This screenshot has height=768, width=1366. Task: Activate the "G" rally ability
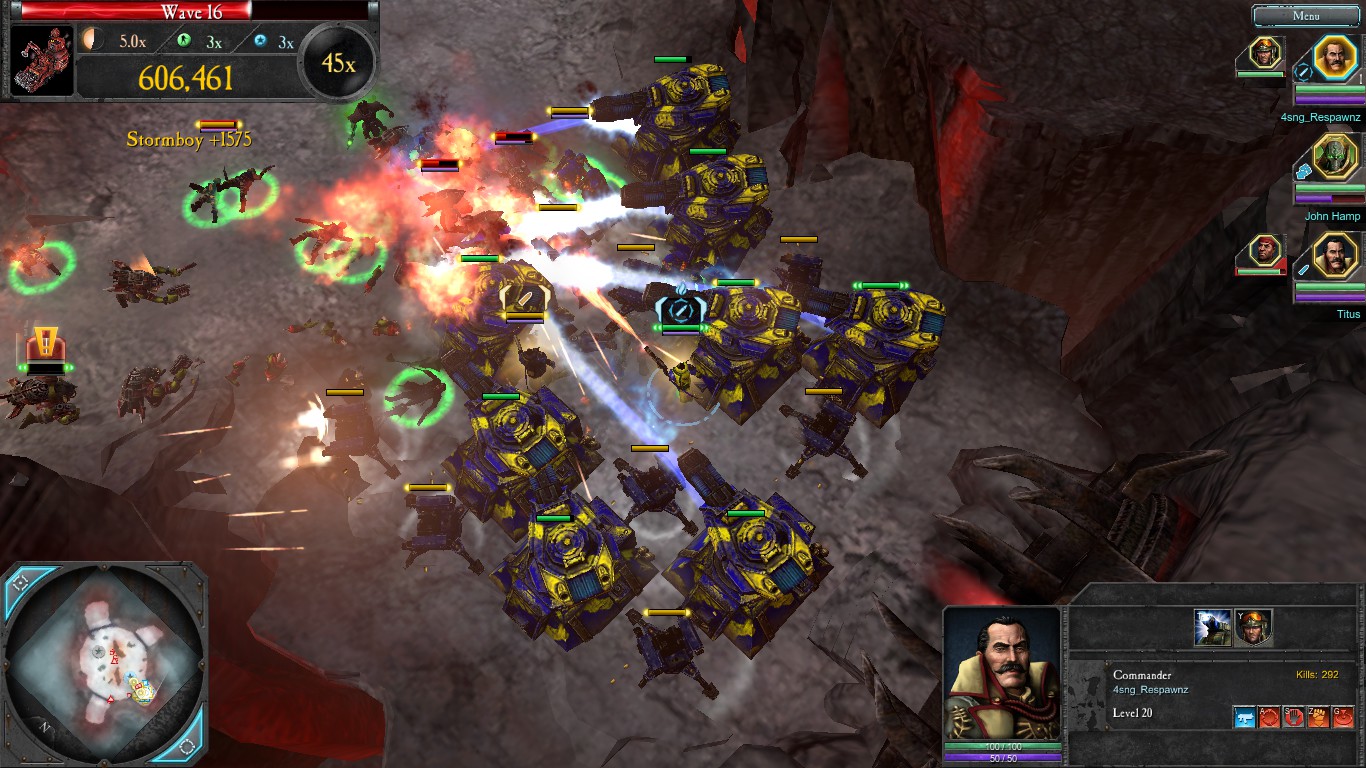point(1343,716)
